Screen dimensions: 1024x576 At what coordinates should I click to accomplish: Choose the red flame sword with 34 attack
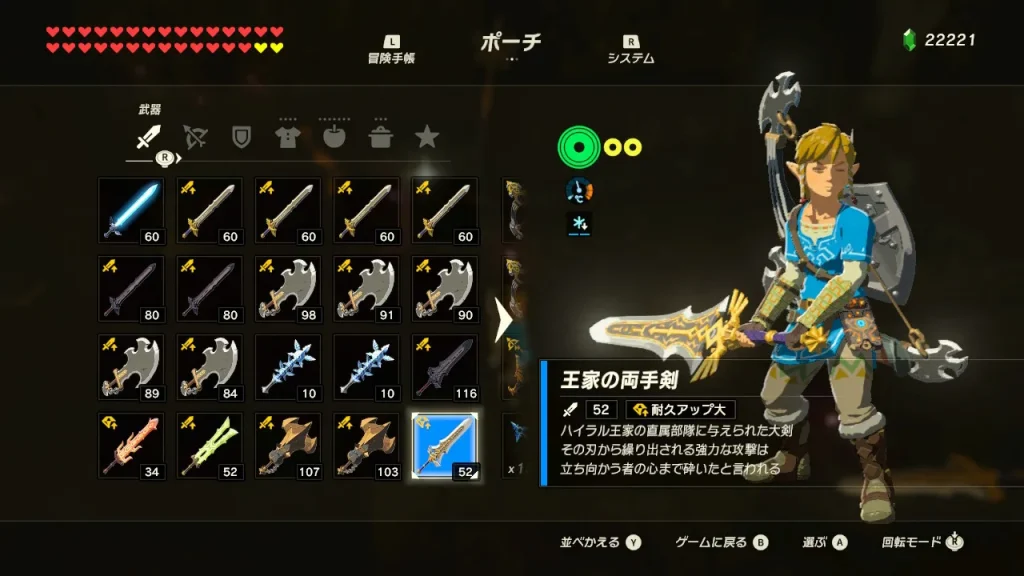tap(132, 444)
